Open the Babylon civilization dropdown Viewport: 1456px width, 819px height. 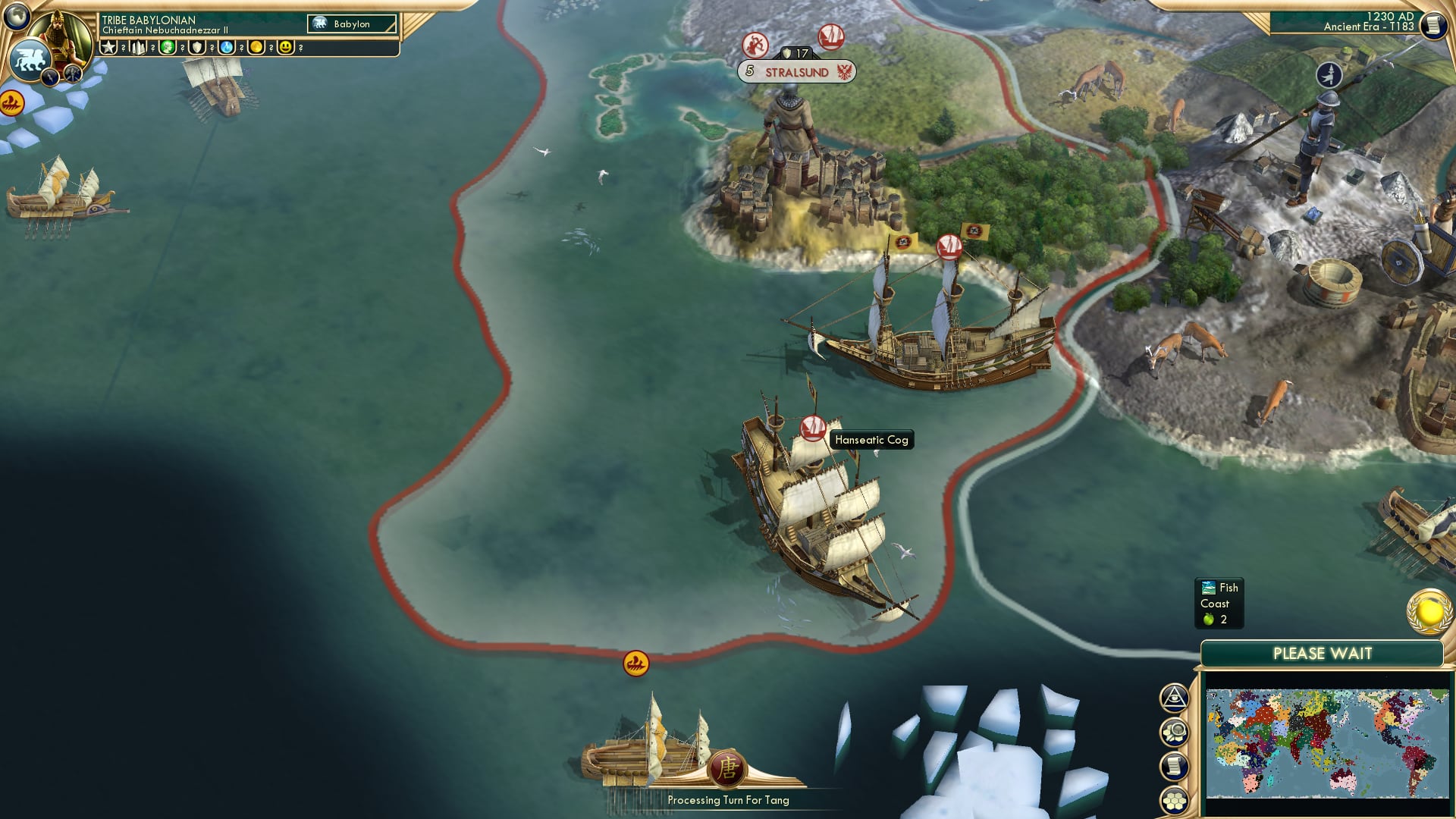[x=352, y=24]
